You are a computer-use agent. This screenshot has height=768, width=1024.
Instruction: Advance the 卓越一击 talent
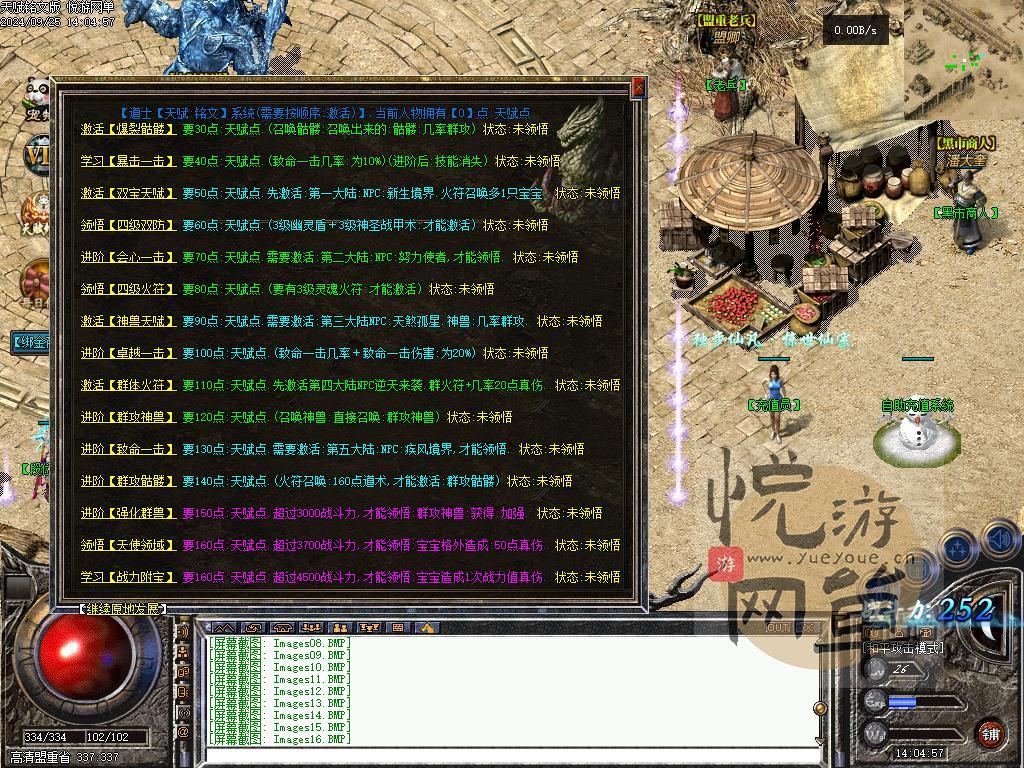(128, 353)
